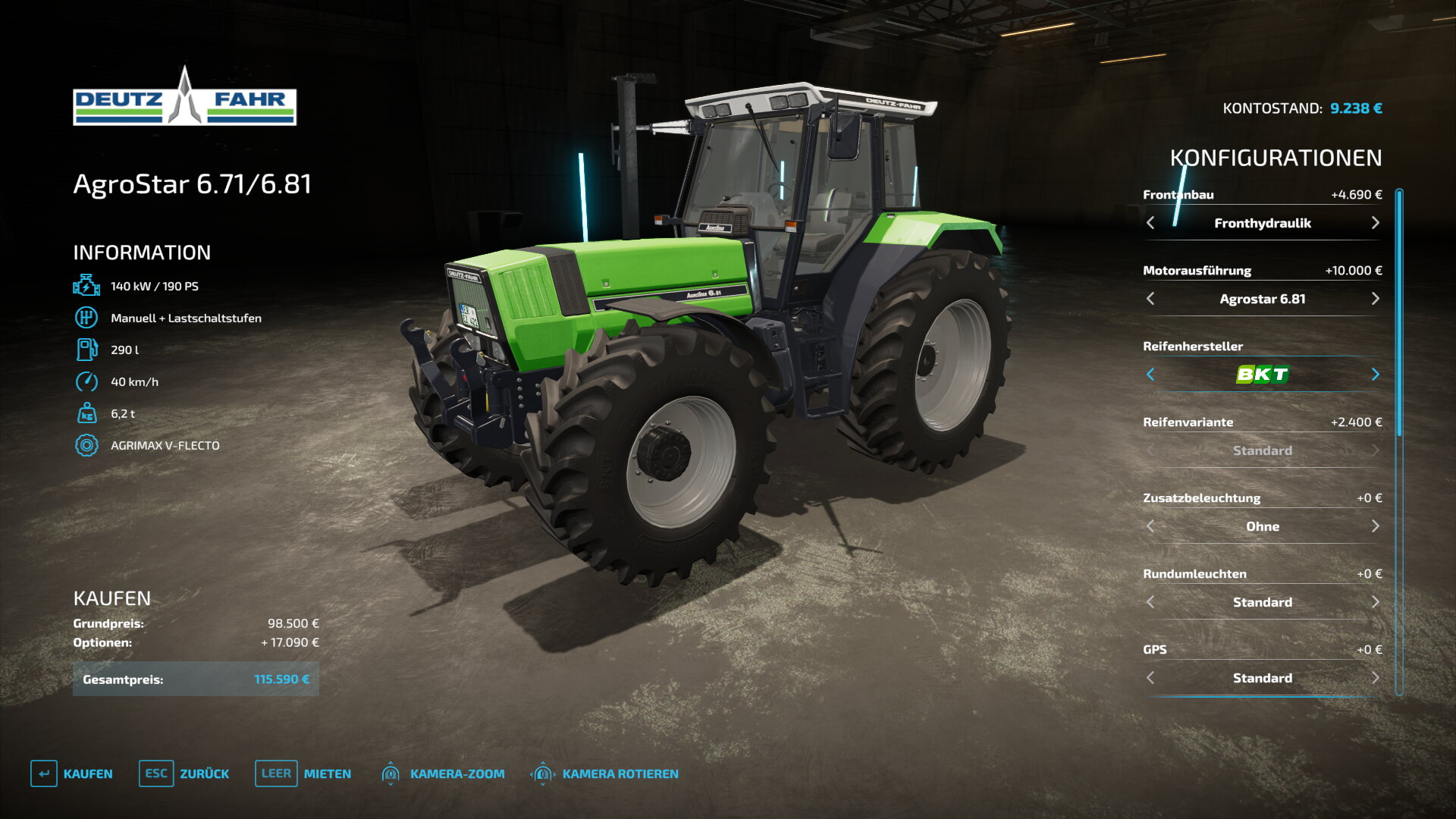Viewport: 1456px width, 819px height.
Task: Choose next Reifenhersteller brand
Action: tap(1375, 375)
